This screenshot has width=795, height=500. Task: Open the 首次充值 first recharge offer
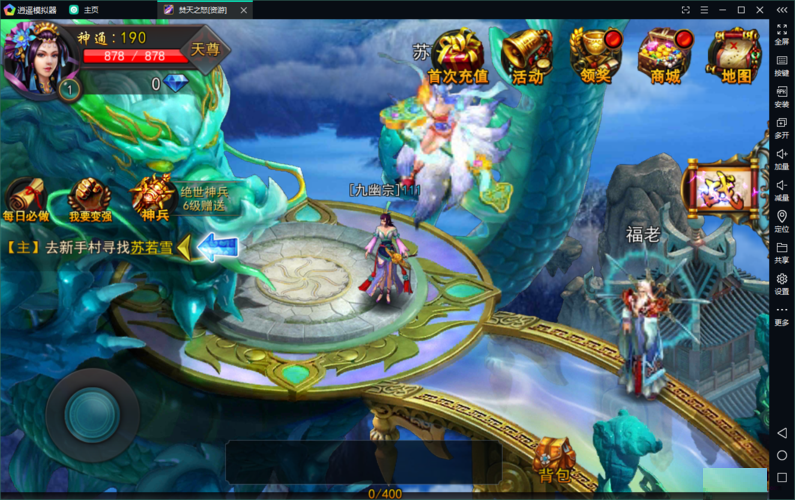pyautogui.click(x=457, y=55)
